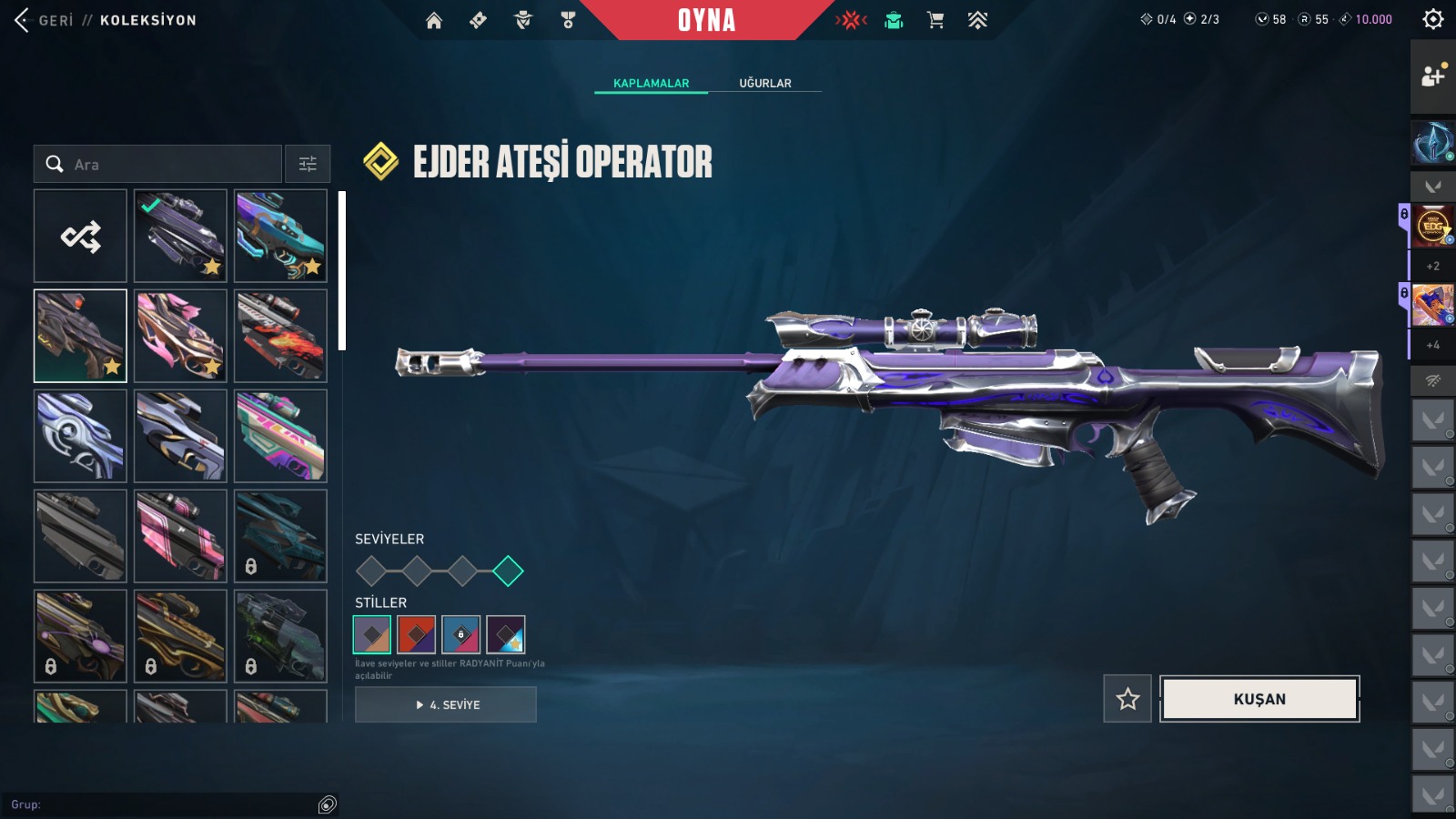Play the 4. SEVİYE preview video
Screen dimensions: 1456x819
[x=446, y=704]
